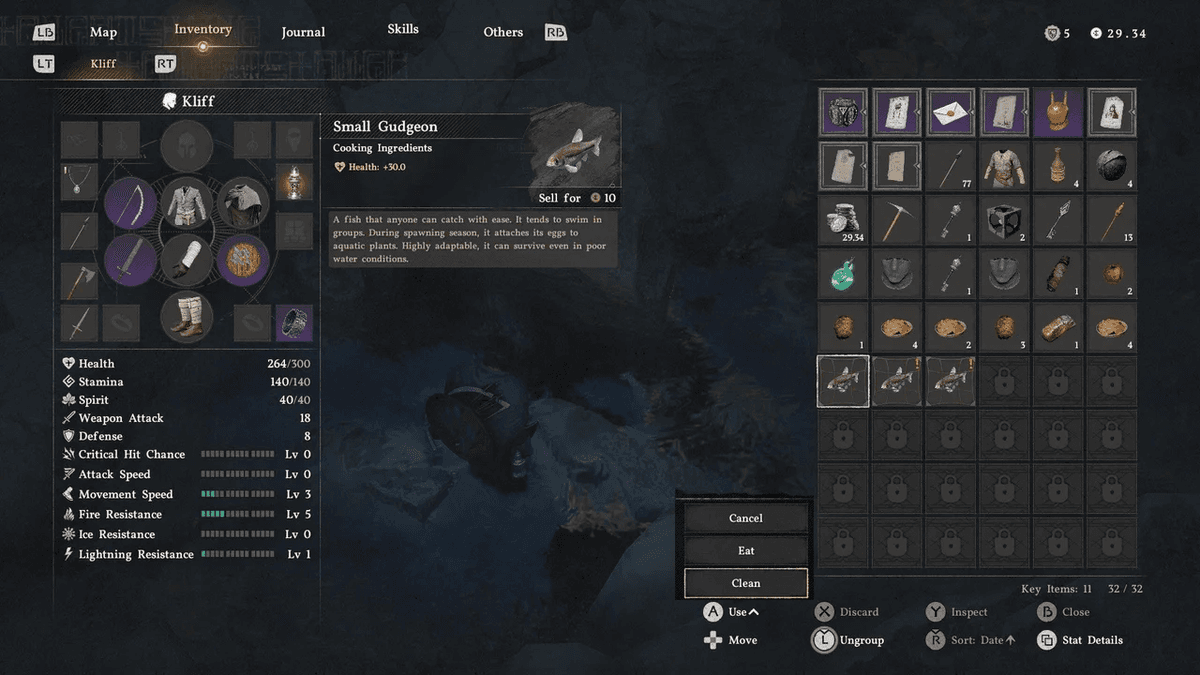The width and height of the screenshot is (1200, 675).
Task: Select the Eat option
Action: pos(745,551)
